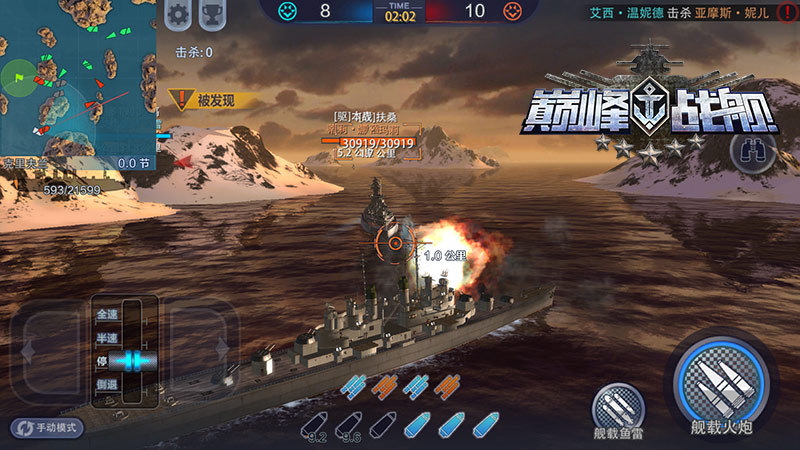Fire the main naval guns (舰载火炮)
Image resolution: width=800 pixels, height=450 pixels.
tap(720, 382)
